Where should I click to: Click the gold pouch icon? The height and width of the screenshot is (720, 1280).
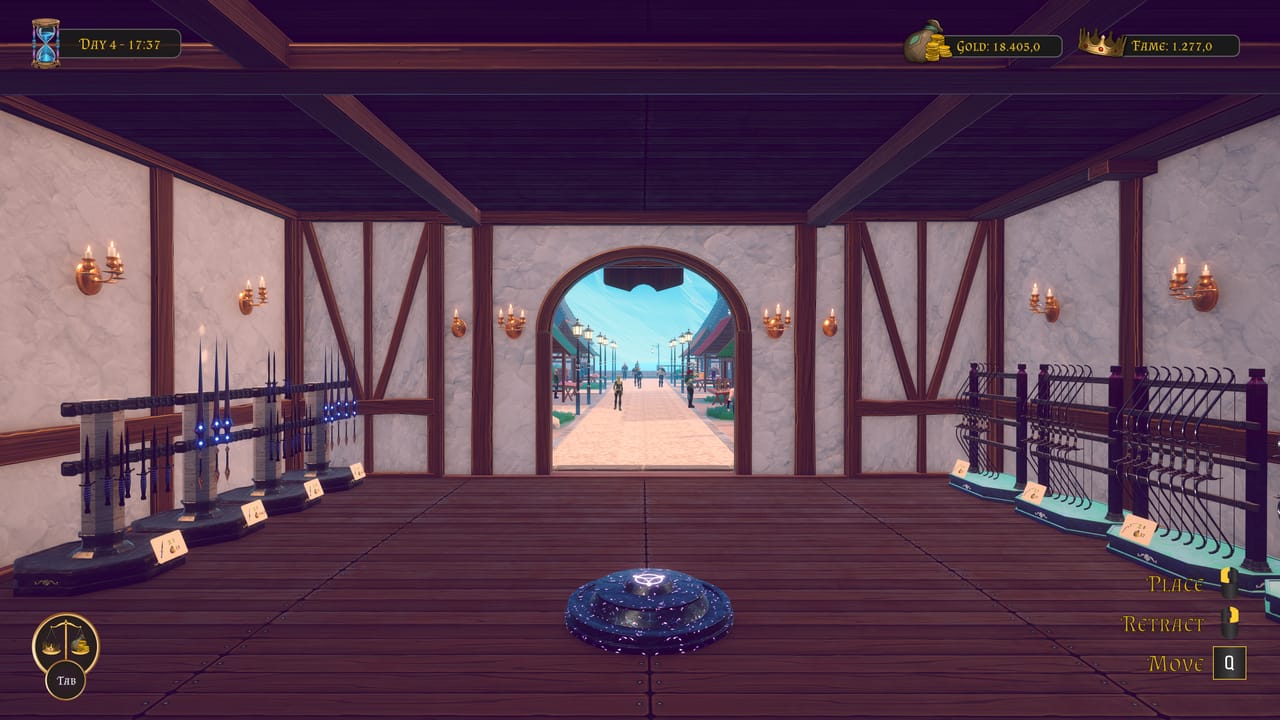[920, 43]
